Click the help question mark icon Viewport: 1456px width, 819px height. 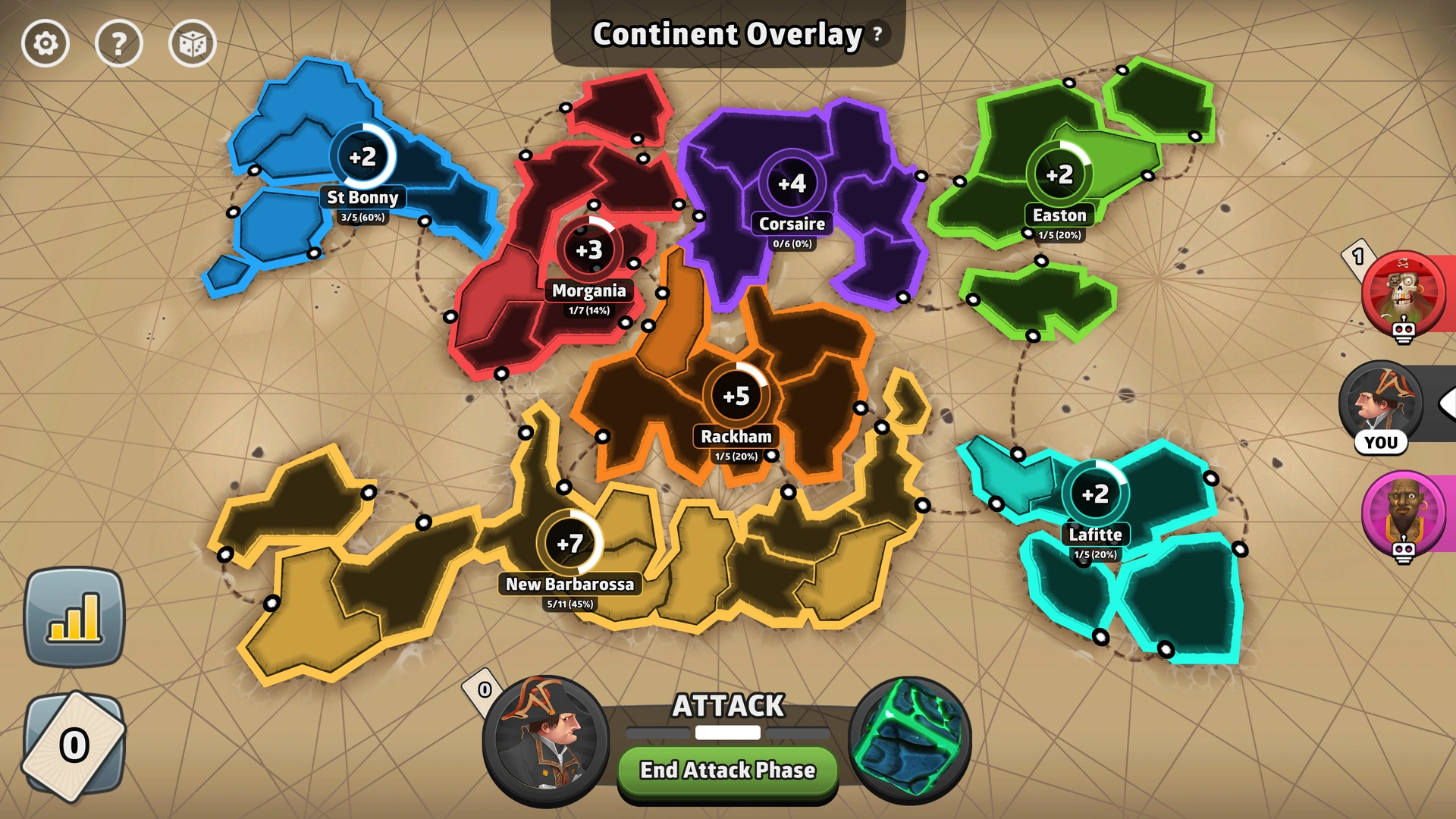[119, 44]
